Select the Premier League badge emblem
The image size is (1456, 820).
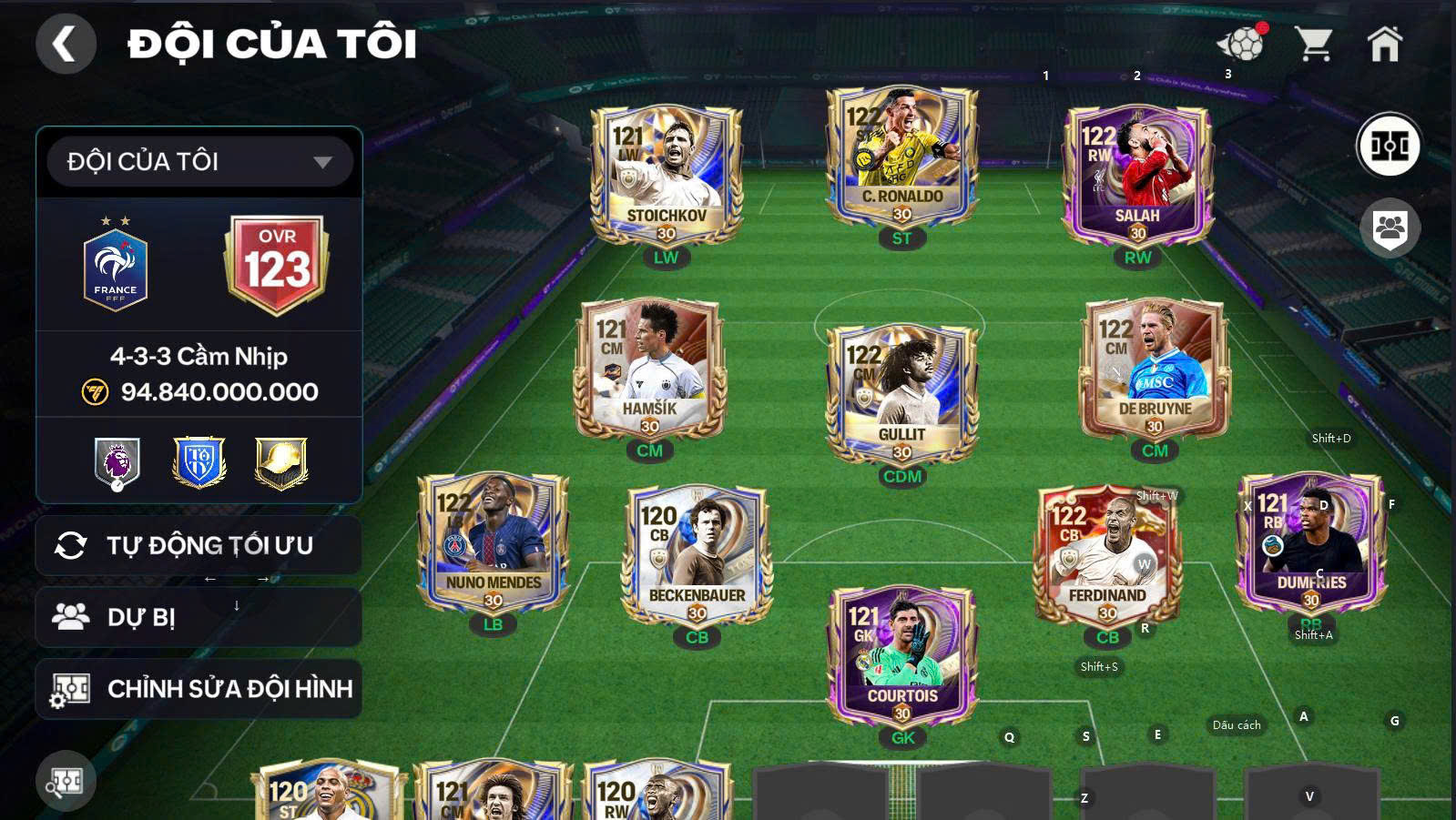tap(116, 460)
